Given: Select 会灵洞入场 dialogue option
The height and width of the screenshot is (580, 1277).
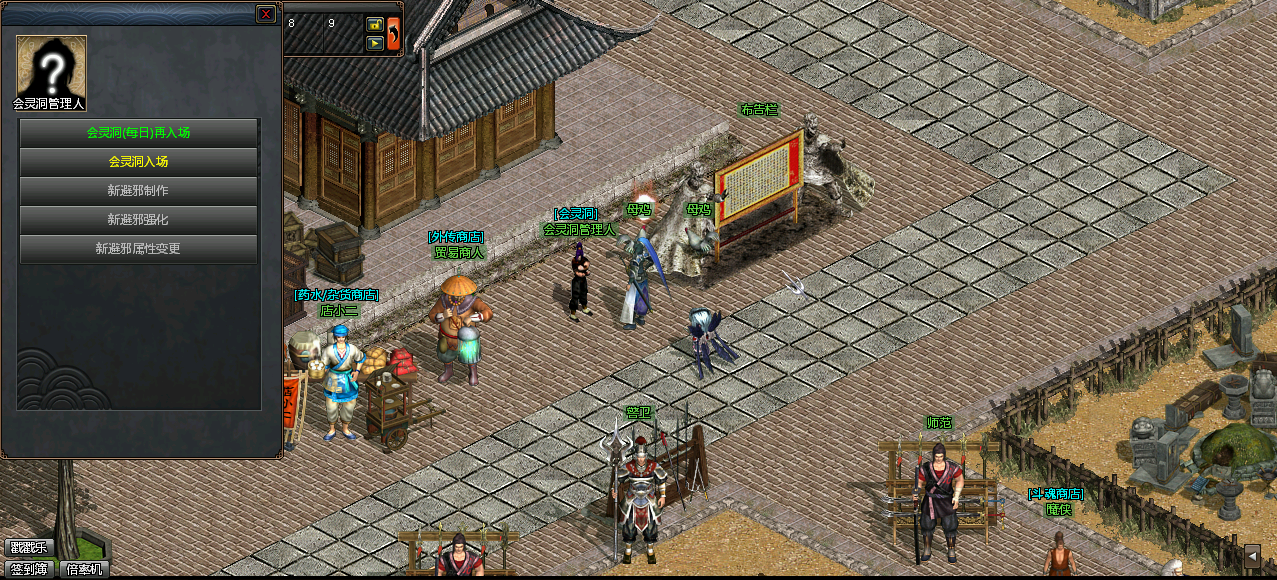Looking at the screenshot, I should [x=139, y=161].
